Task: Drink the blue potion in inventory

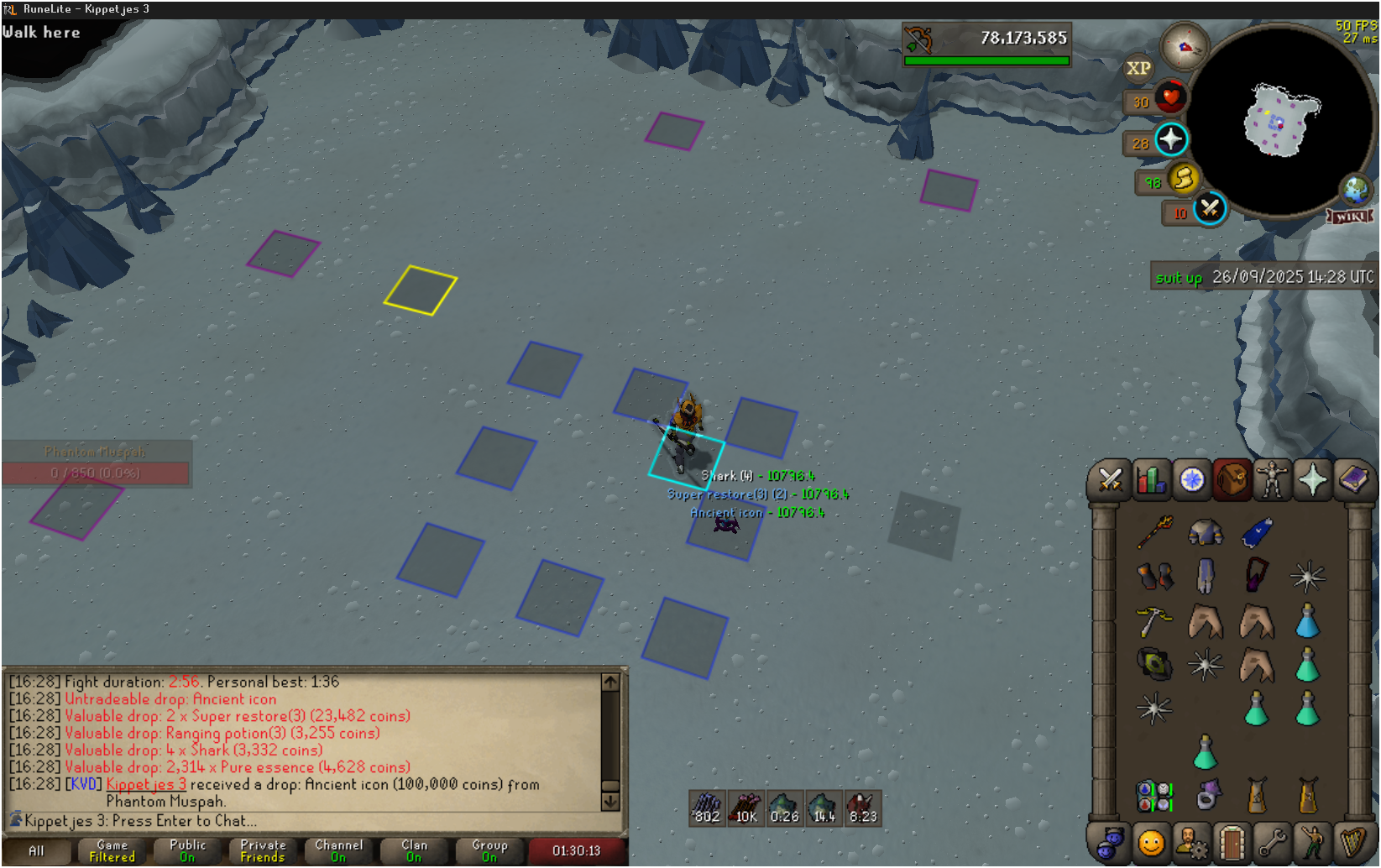Action: tap(1307, 622)
